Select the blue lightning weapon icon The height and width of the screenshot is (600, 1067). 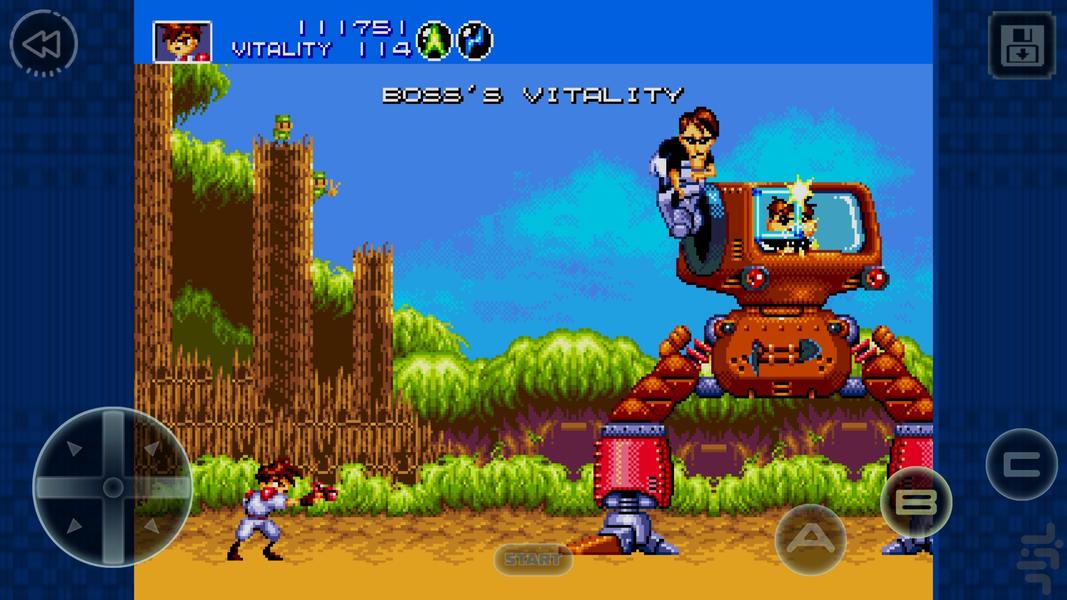tap(475, 41)
